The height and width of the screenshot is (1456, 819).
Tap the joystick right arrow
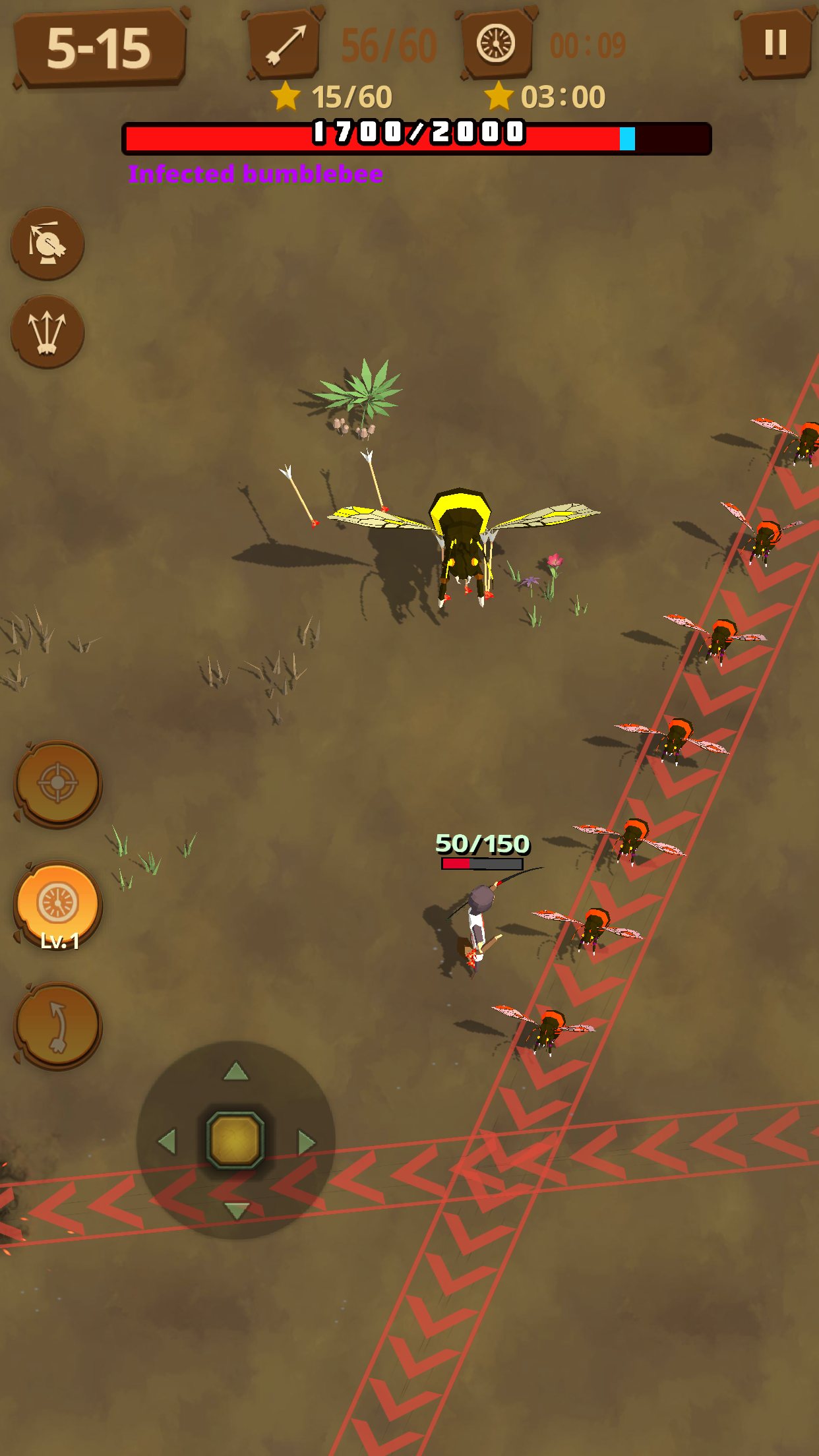pos(306,1141)
